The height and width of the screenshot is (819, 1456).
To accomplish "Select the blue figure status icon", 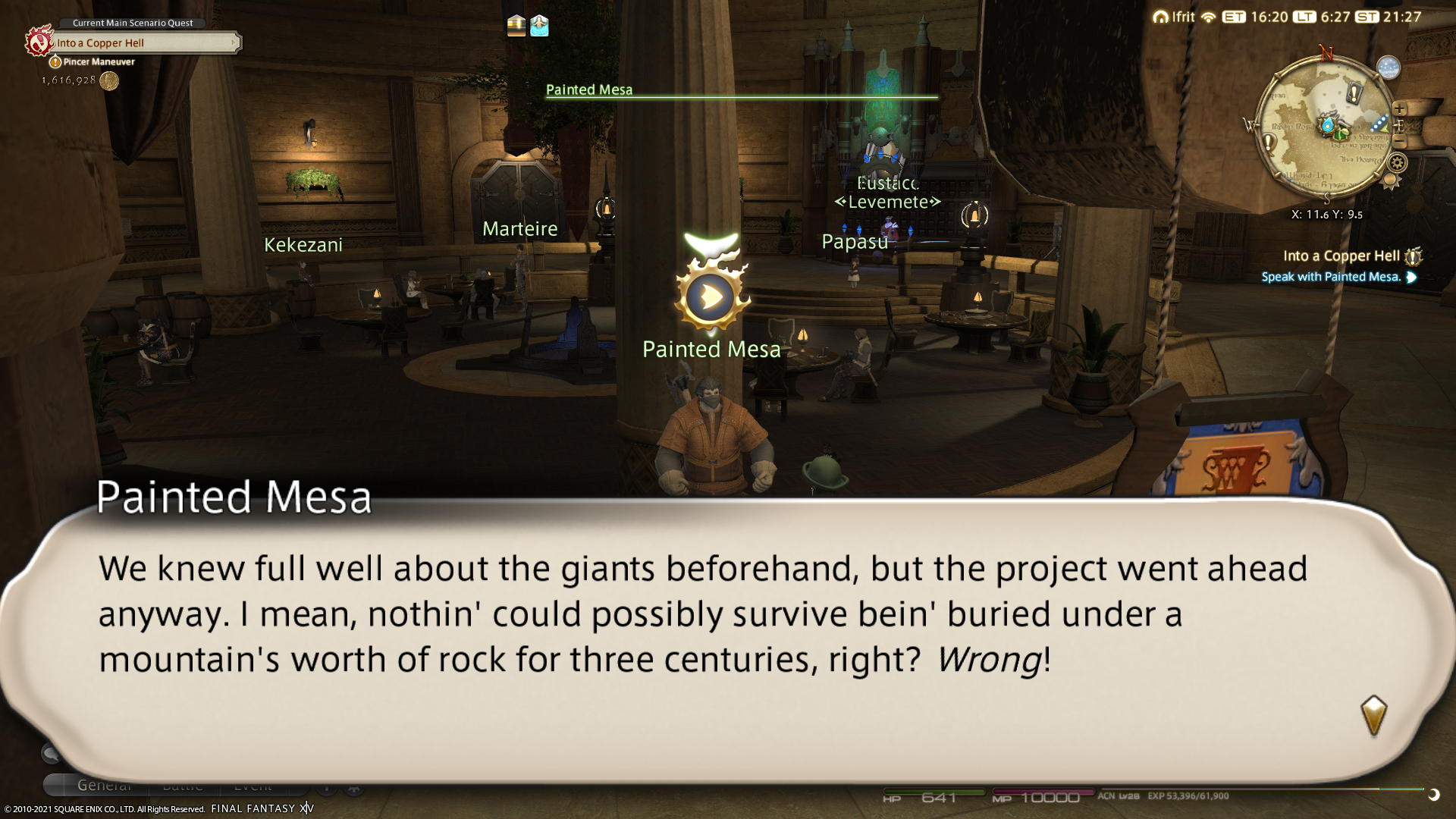I will 539,26.
